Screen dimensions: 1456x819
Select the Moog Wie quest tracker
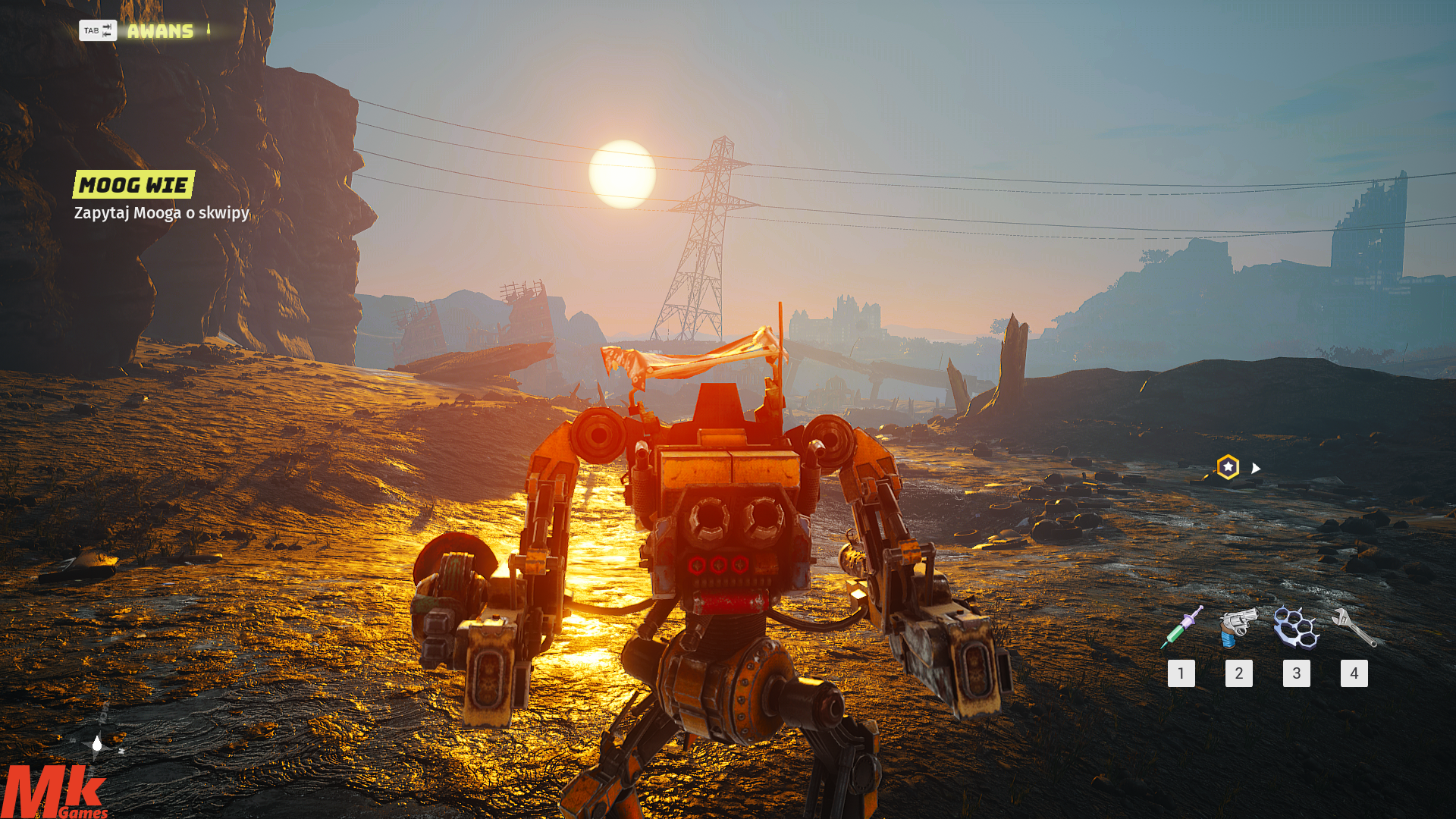[x=134, y=184]
